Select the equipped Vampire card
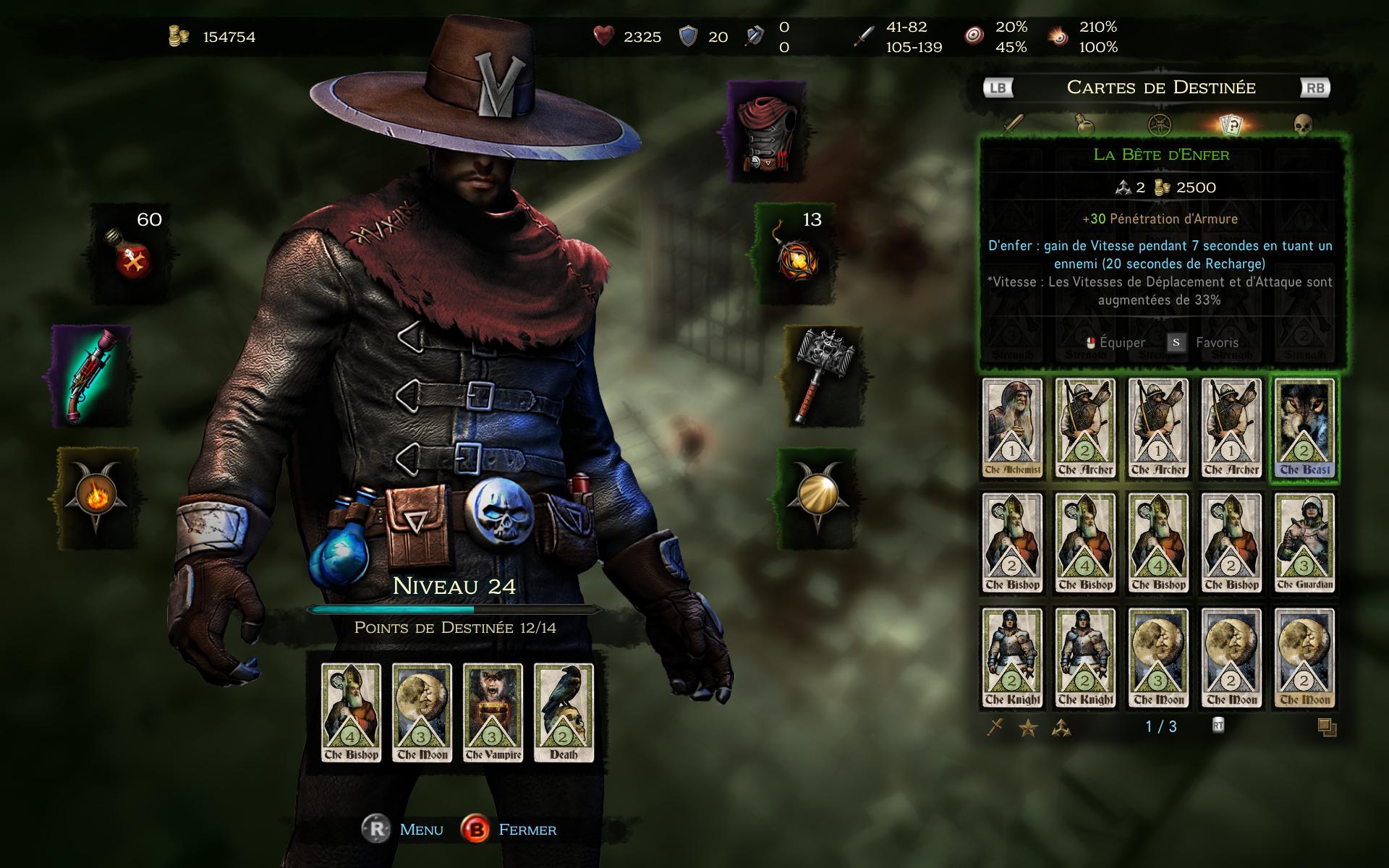This screenshot has height=868, width=1389. click(x=493, y=712)
